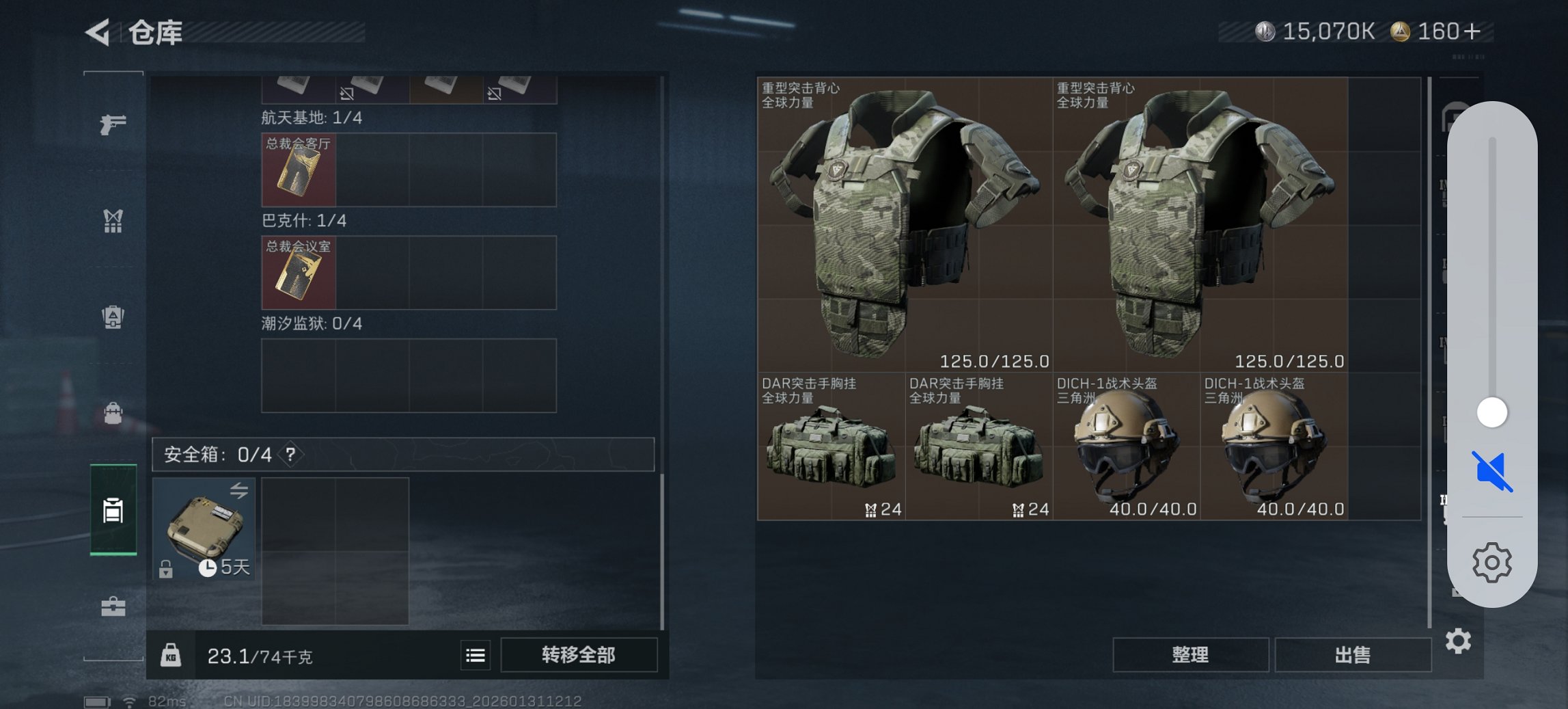
Task: Click the weight scale icon showing 23.1/74千克
Action: (x=173, y=655)
